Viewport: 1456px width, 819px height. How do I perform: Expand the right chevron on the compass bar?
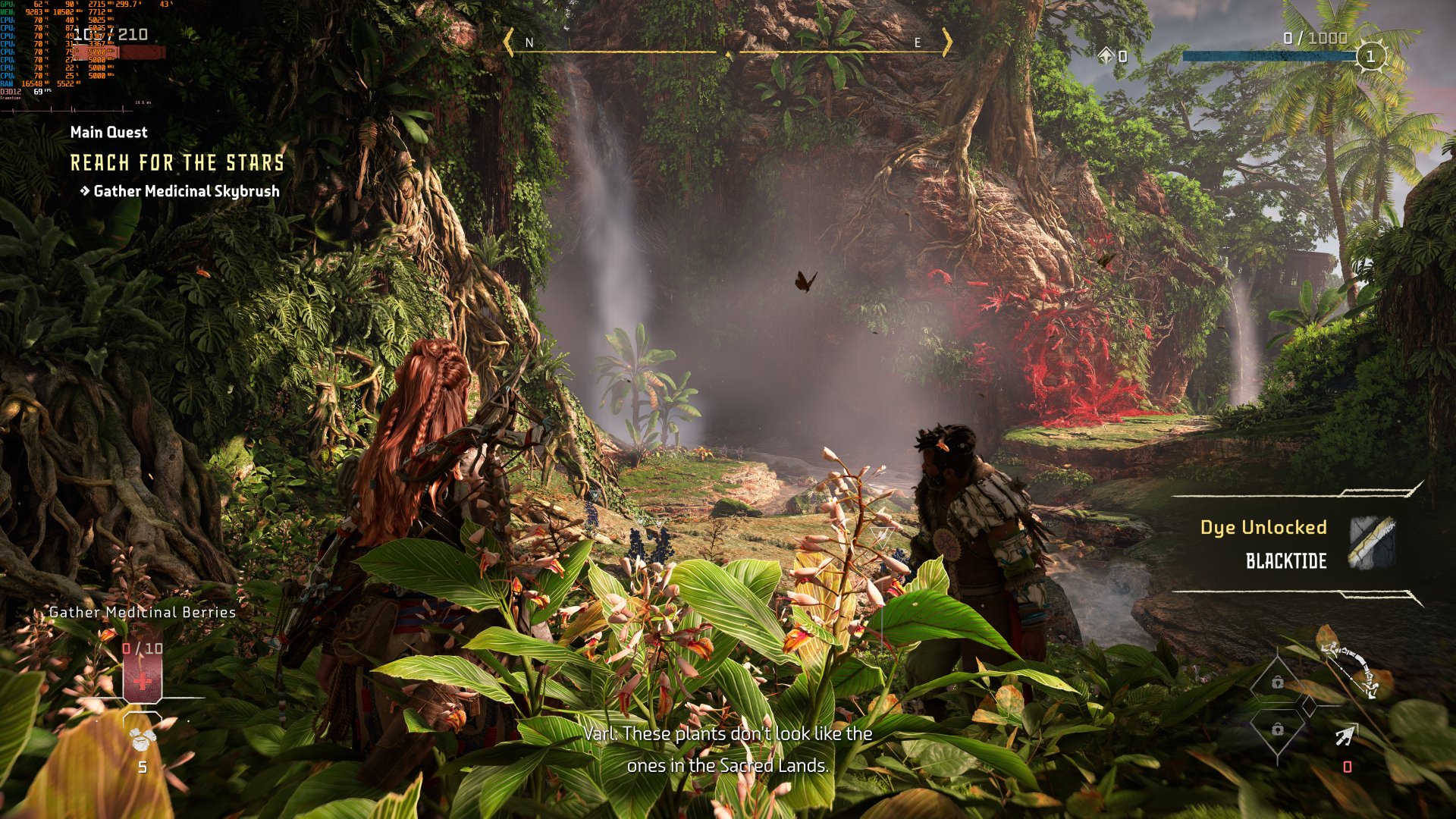tap(948, 42)
